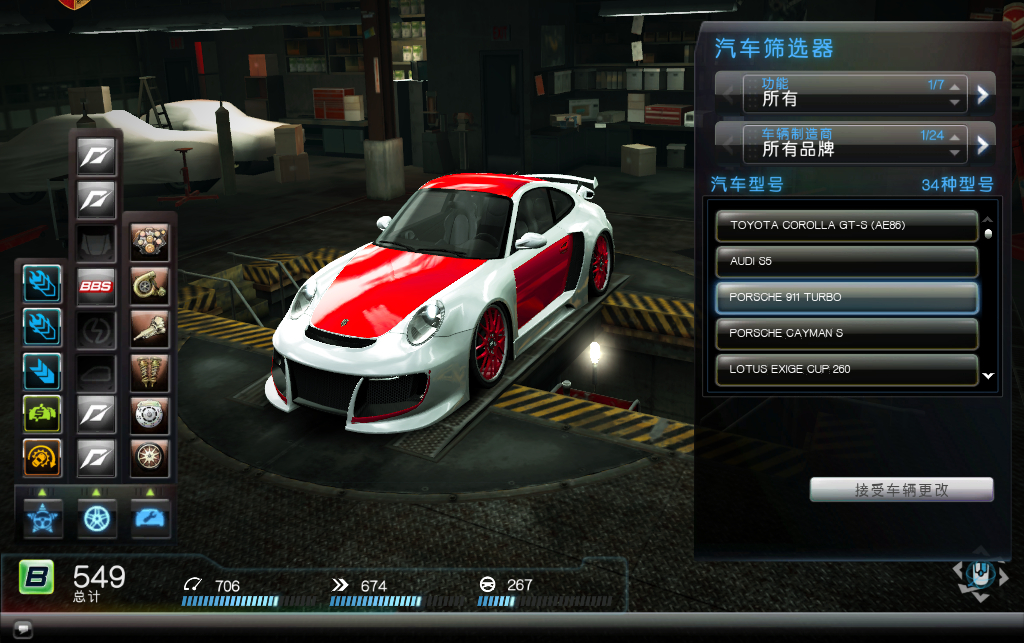
Task: Choose the brake disc part slot
Action: 150,415
